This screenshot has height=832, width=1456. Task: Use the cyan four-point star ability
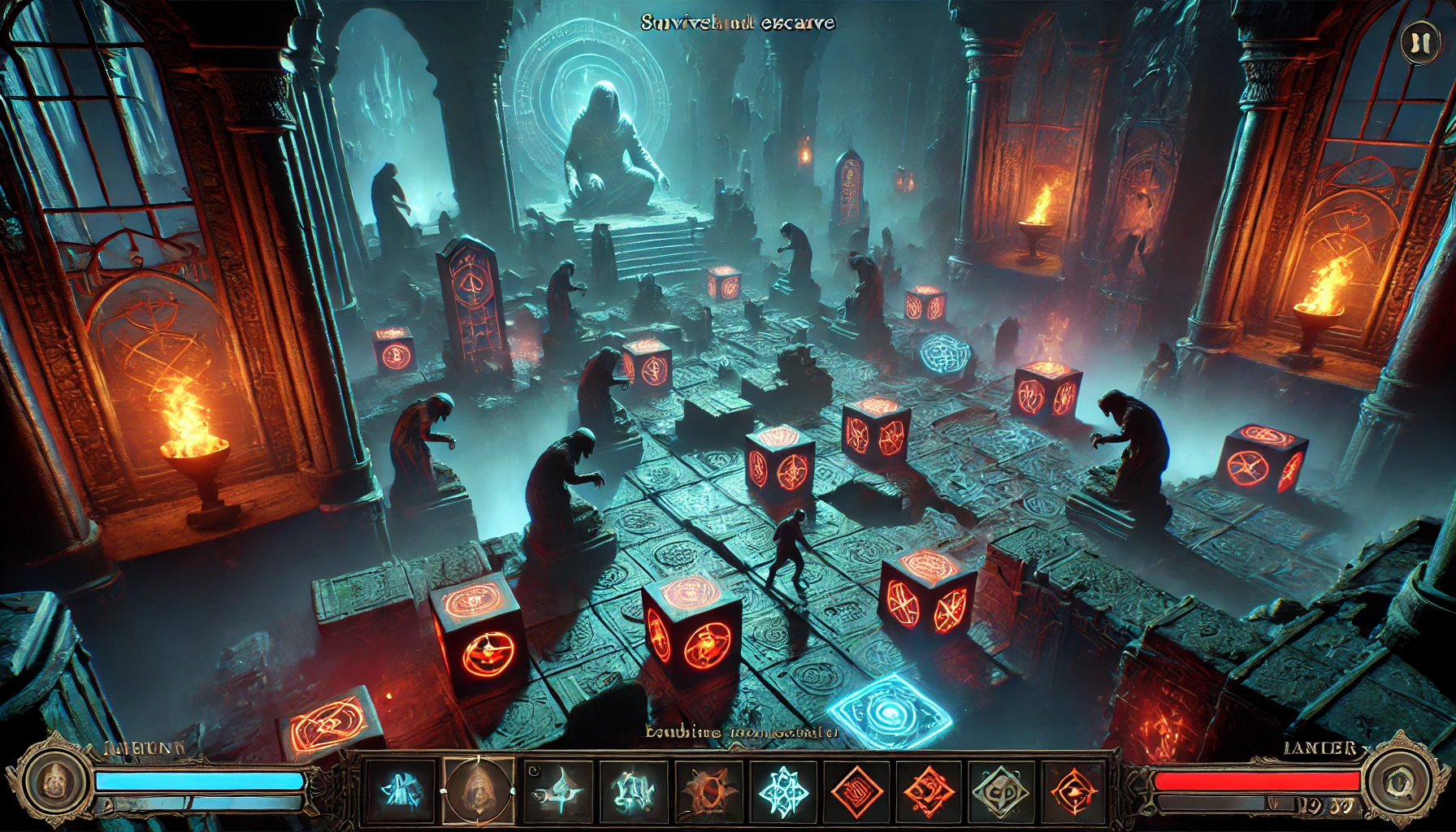pyautogui.click(x=557, y=790)
